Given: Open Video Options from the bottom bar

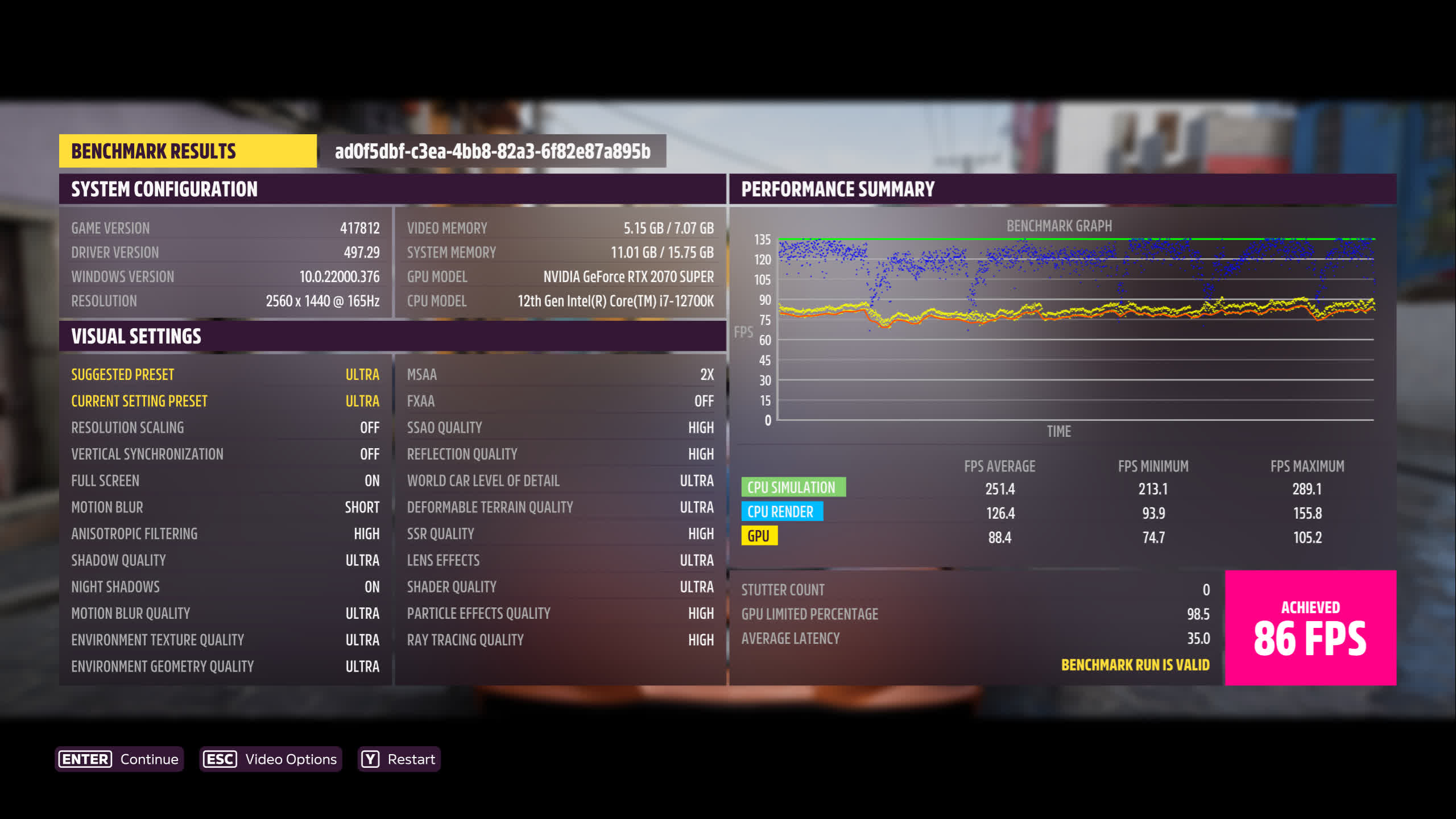Looking at the screenshot, I should tap(270, 759).
